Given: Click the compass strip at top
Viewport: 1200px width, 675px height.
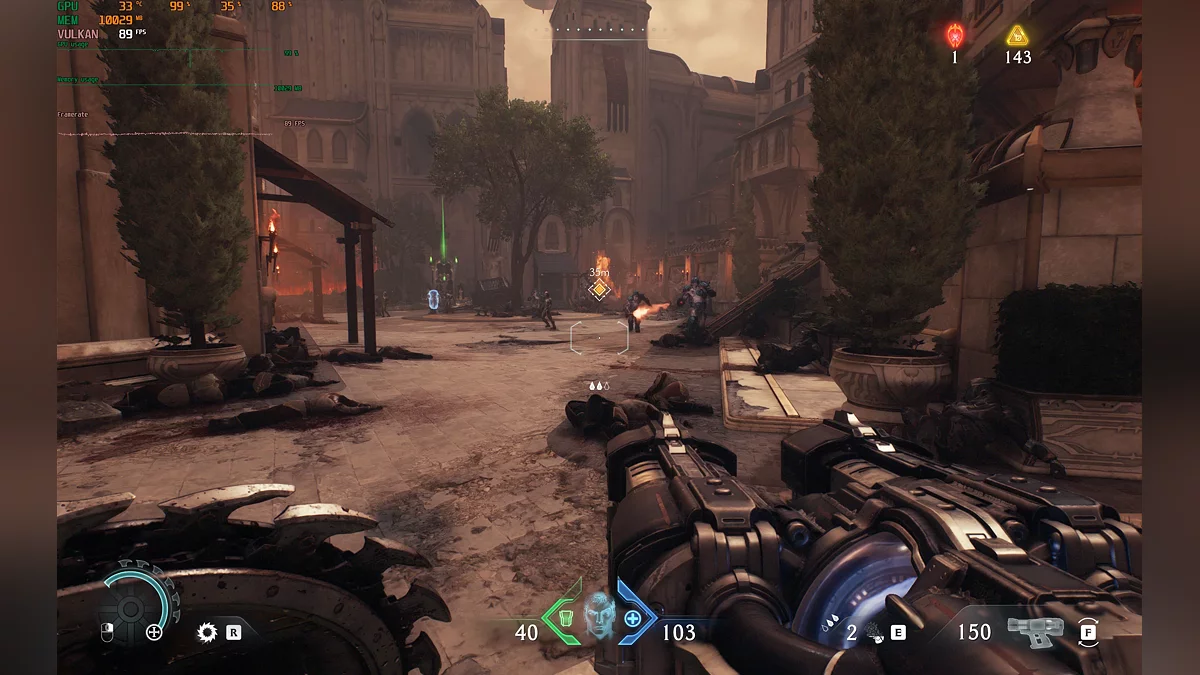Looking at the screenshot, I should tap(600, 30).
